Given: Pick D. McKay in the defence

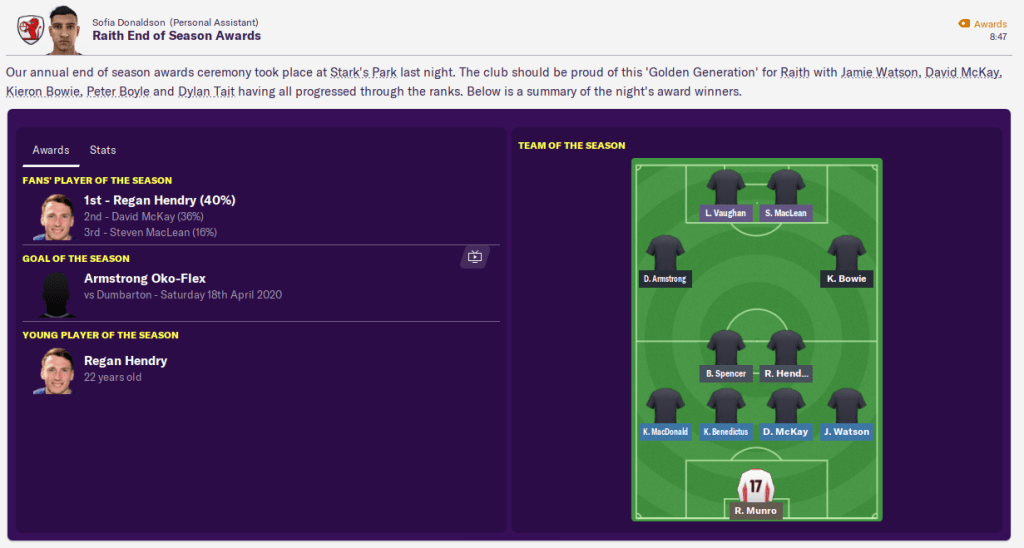Looking at the screenshot, I should click(x=786, y=406).
